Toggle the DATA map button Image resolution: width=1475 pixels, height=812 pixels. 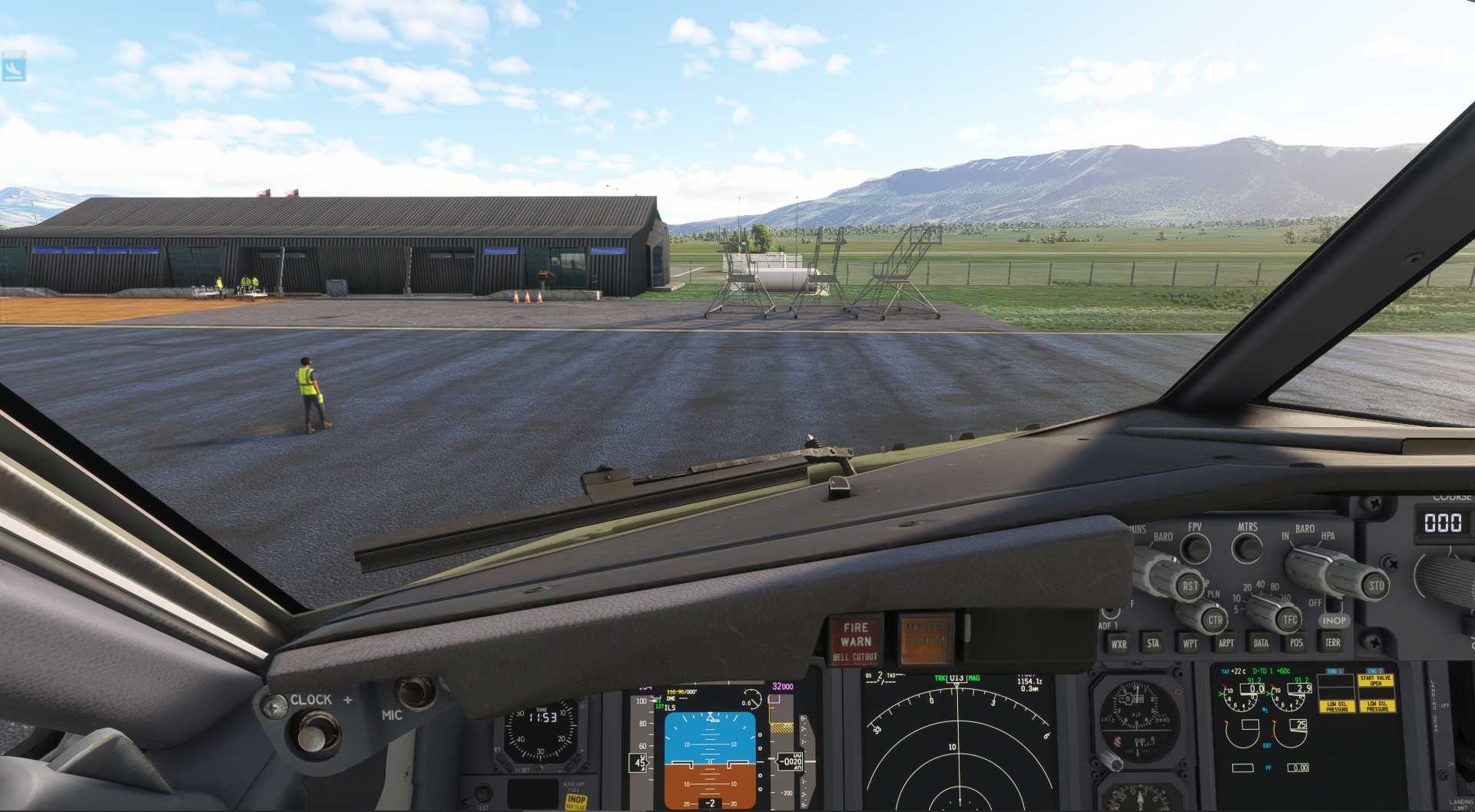coord(1261,644)
